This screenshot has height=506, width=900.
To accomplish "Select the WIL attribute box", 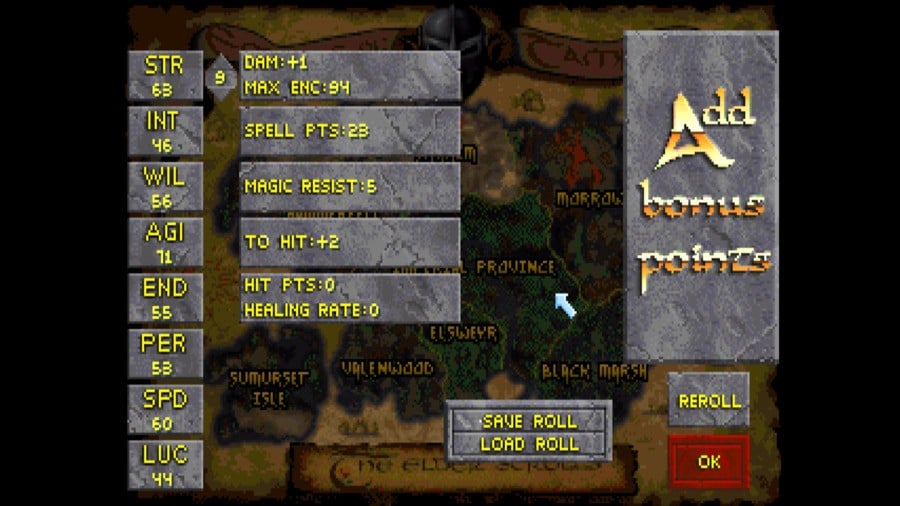I will tap(165, 187).
